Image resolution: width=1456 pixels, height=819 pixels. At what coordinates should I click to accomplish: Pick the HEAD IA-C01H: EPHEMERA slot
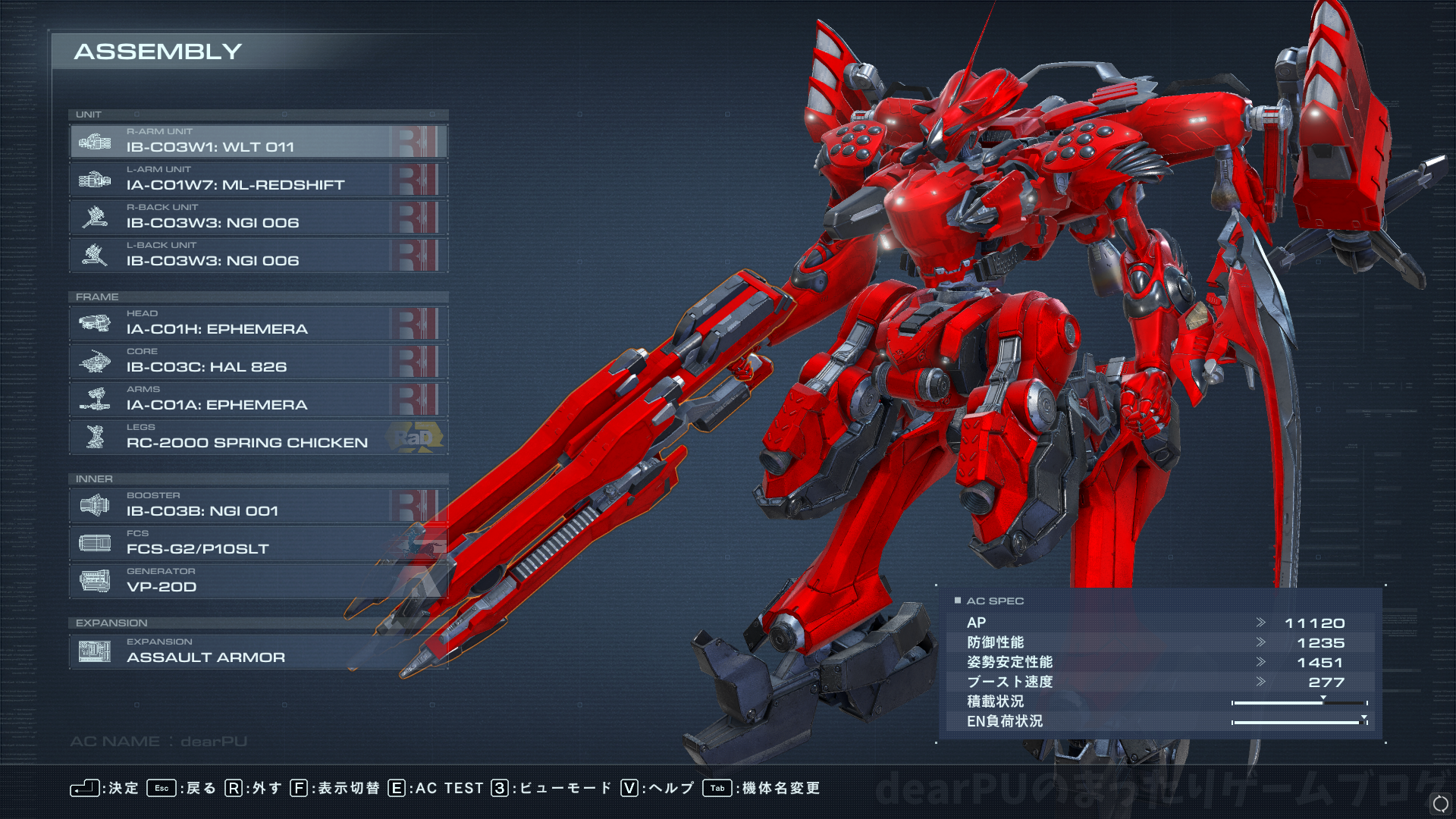[x=258, y=324]
